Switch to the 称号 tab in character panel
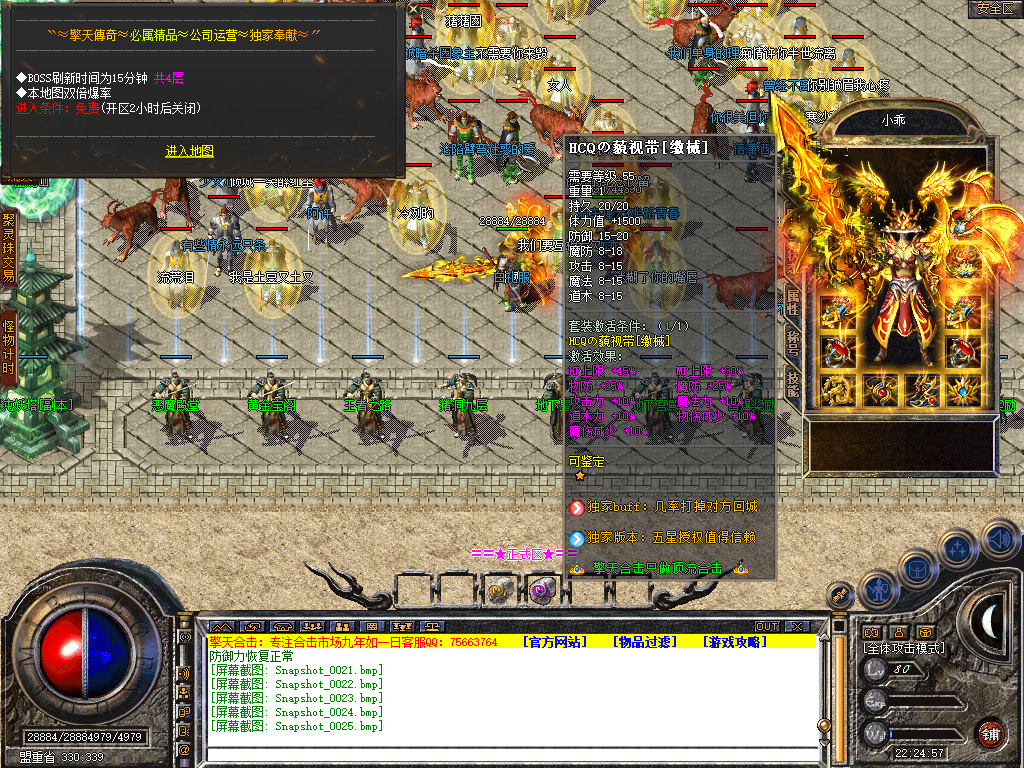Image resolution: width=1024 pixels, height=768 pixels. pos(792,341)
